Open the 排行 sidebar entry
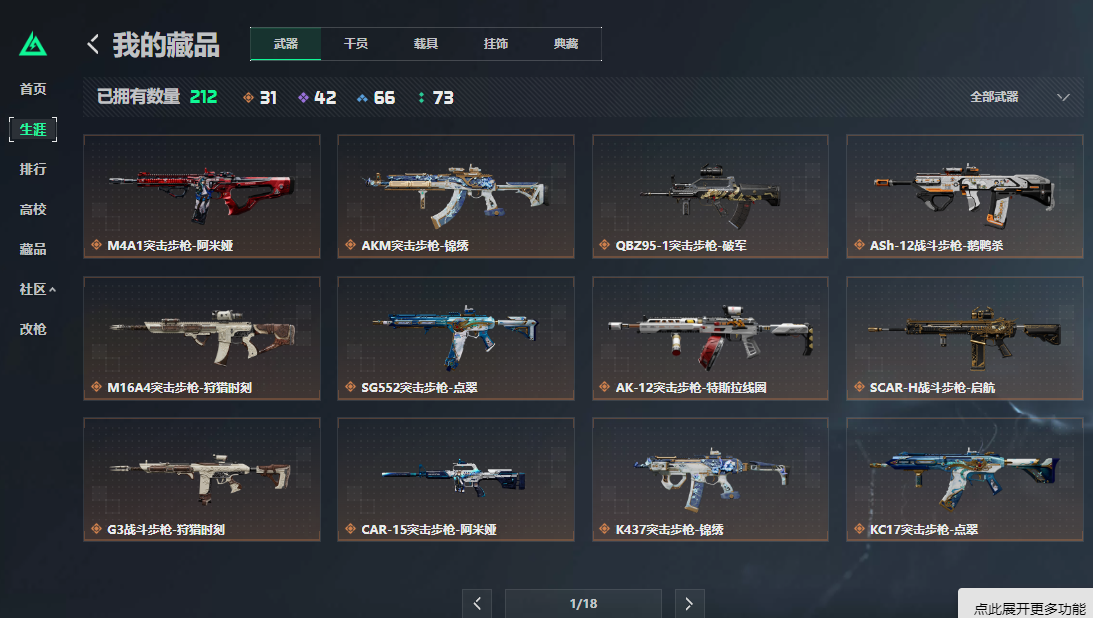 coord(33,169)
